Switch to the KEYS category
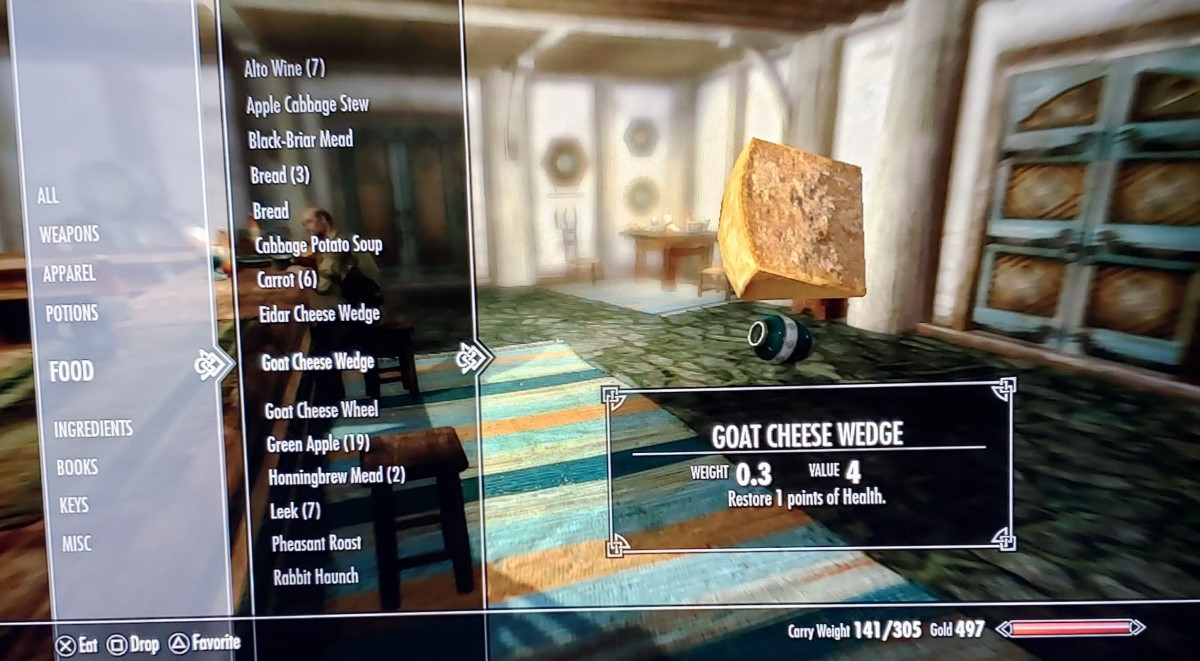This screenshot has width=1200, height=661. point(74,505)
